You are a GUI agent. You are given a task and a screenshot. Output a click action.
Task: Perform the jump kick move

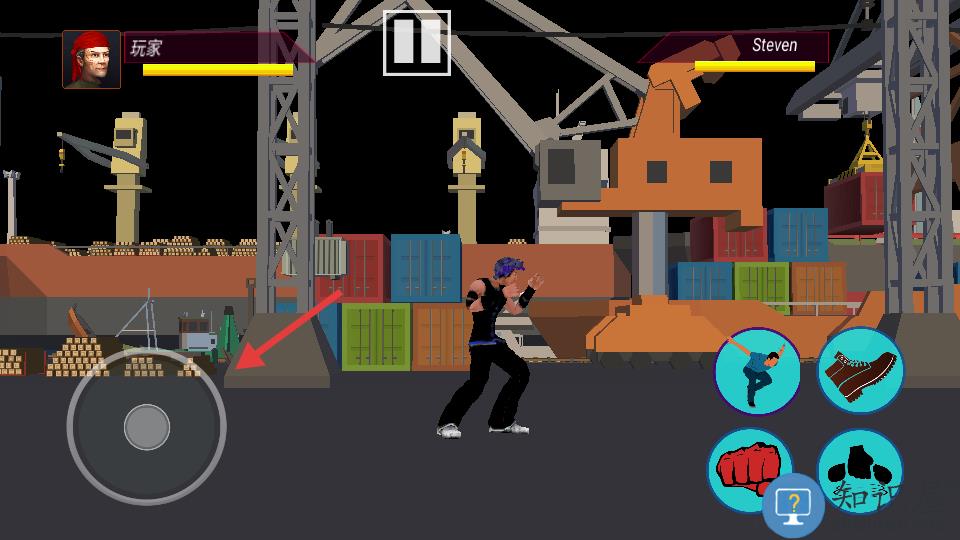tap(757, 371)
